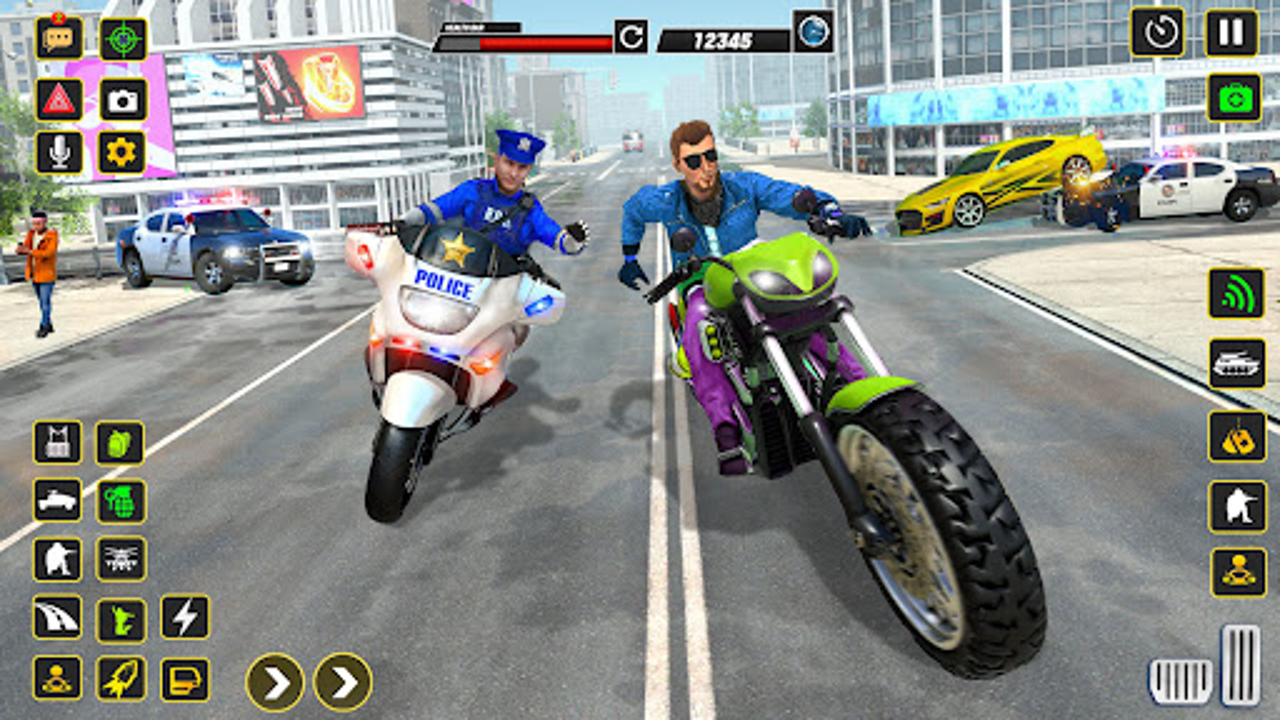1280x720 pixels.
Task: Click the red hazard warning icon
Action: click(x=58, y=101)
